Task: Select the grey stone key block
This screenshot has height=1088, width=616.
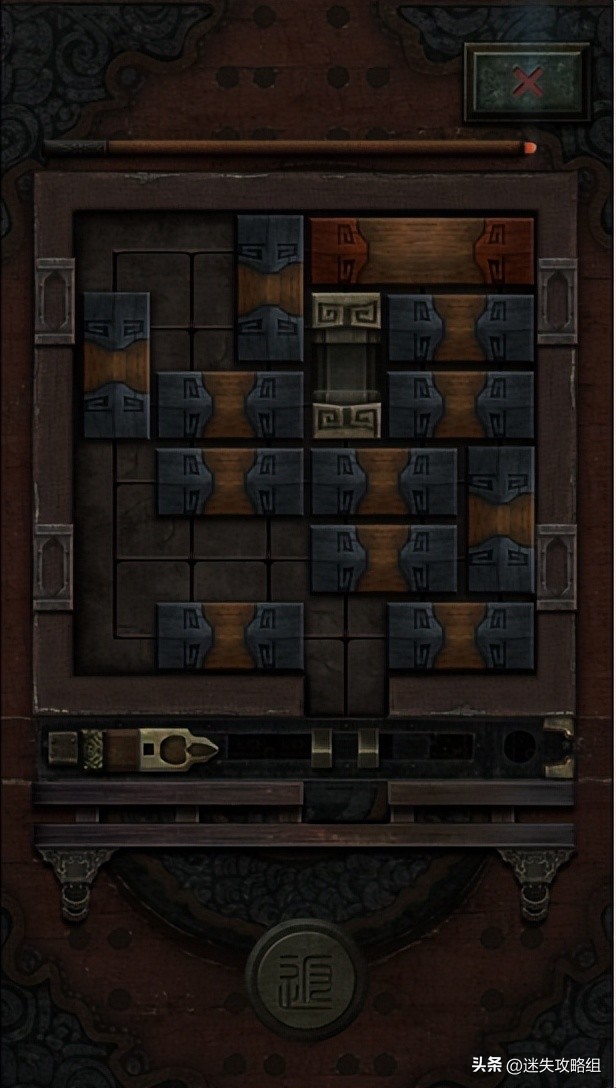Action: point(346,365)
